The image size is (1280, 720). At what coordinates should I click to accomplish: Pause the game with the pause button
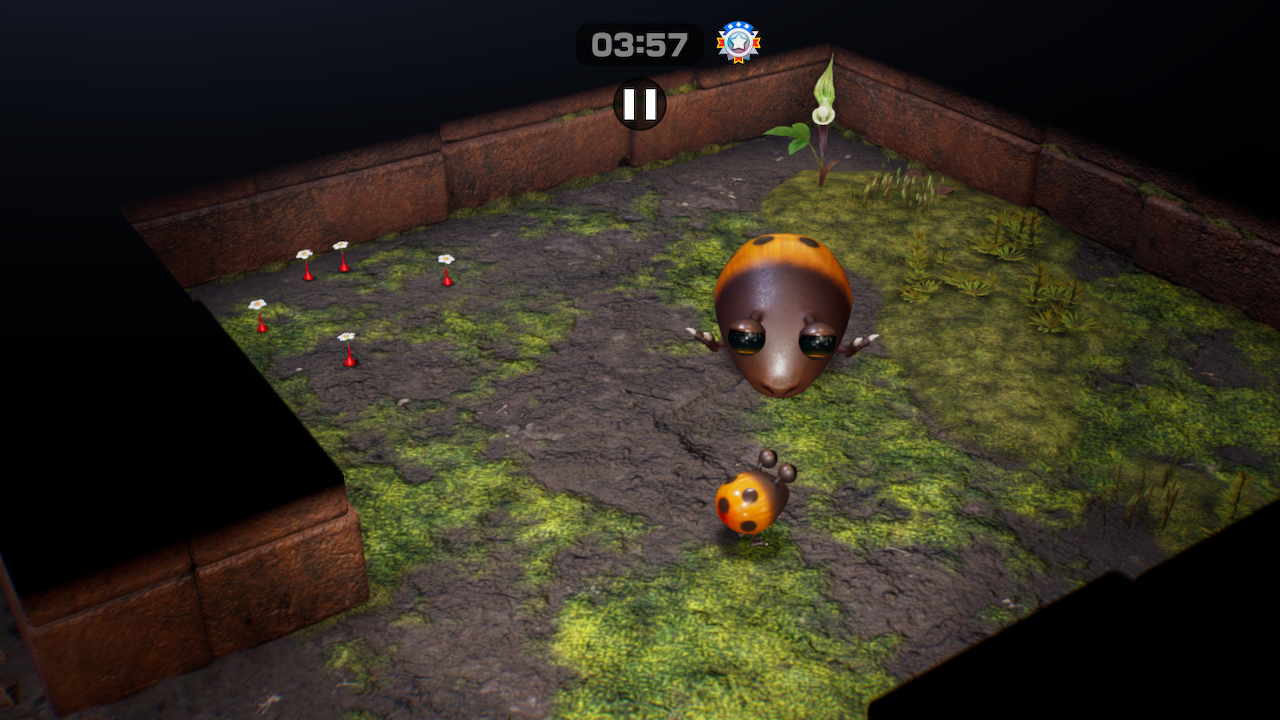(640, 104)
